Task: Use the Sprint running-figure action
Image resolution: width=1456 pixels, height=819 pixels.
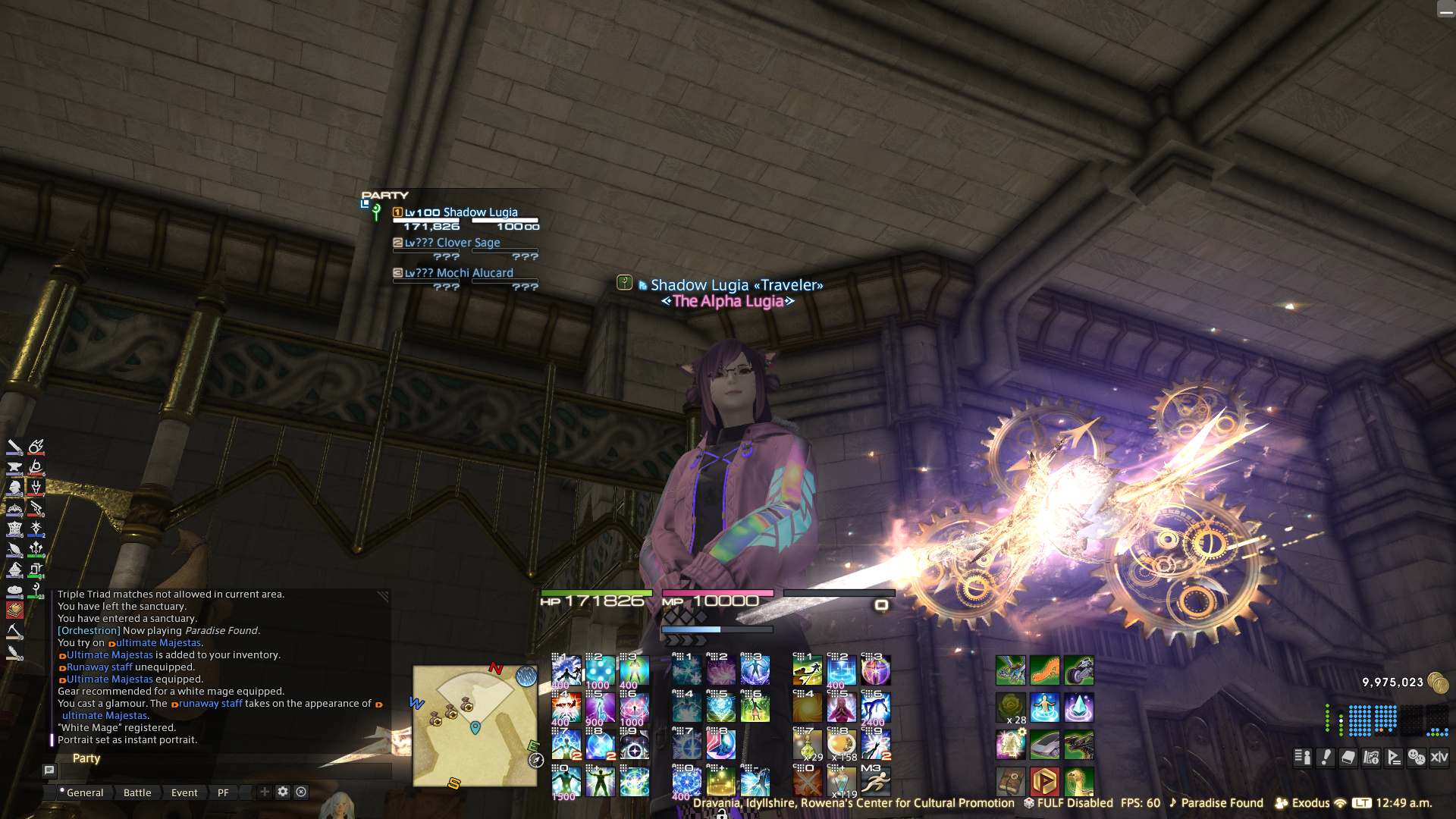Action: (x=875, y=781)
